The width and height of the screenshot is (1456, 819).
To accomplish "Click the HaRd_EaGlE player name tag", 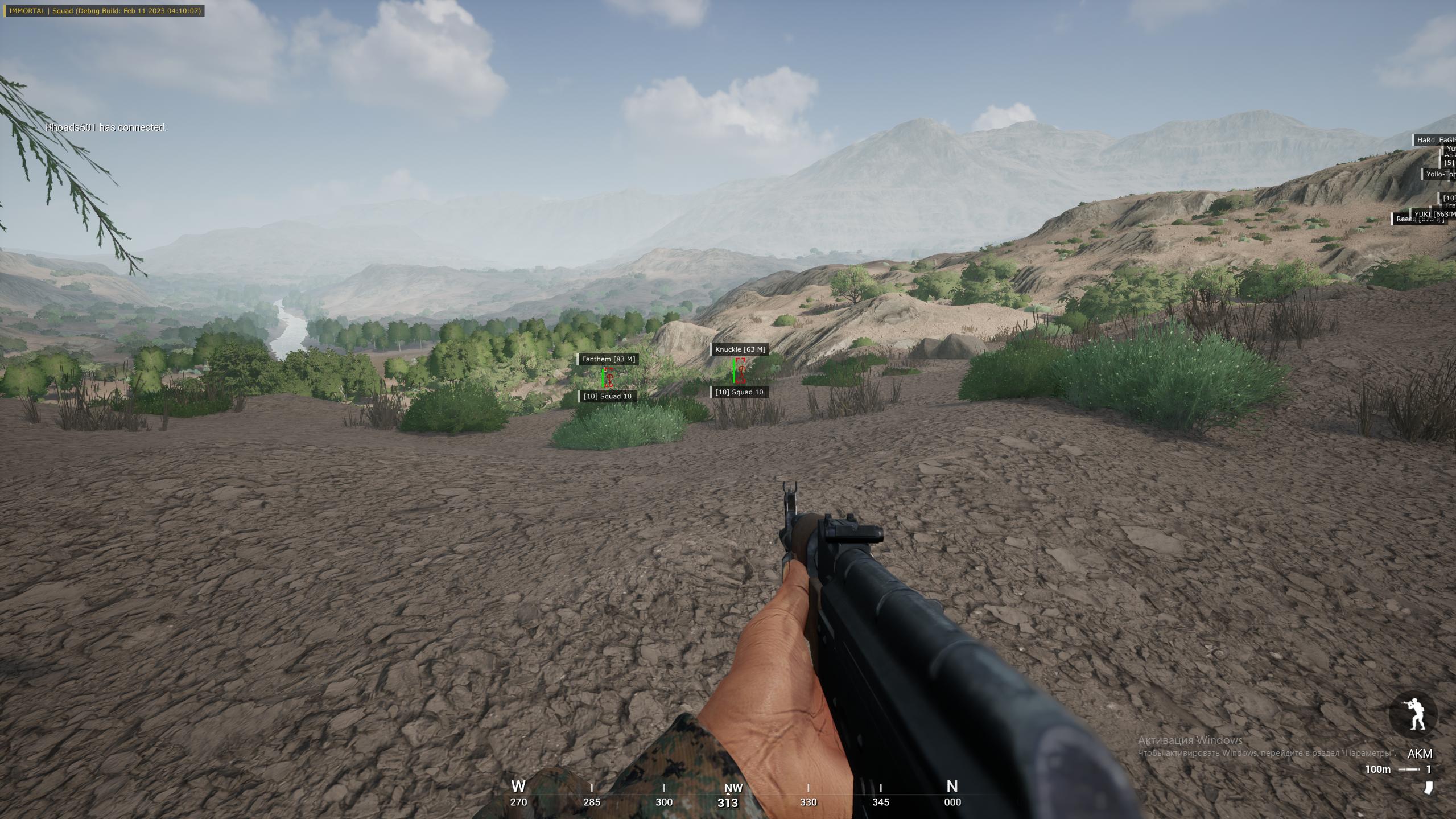I will [1435, 140].
